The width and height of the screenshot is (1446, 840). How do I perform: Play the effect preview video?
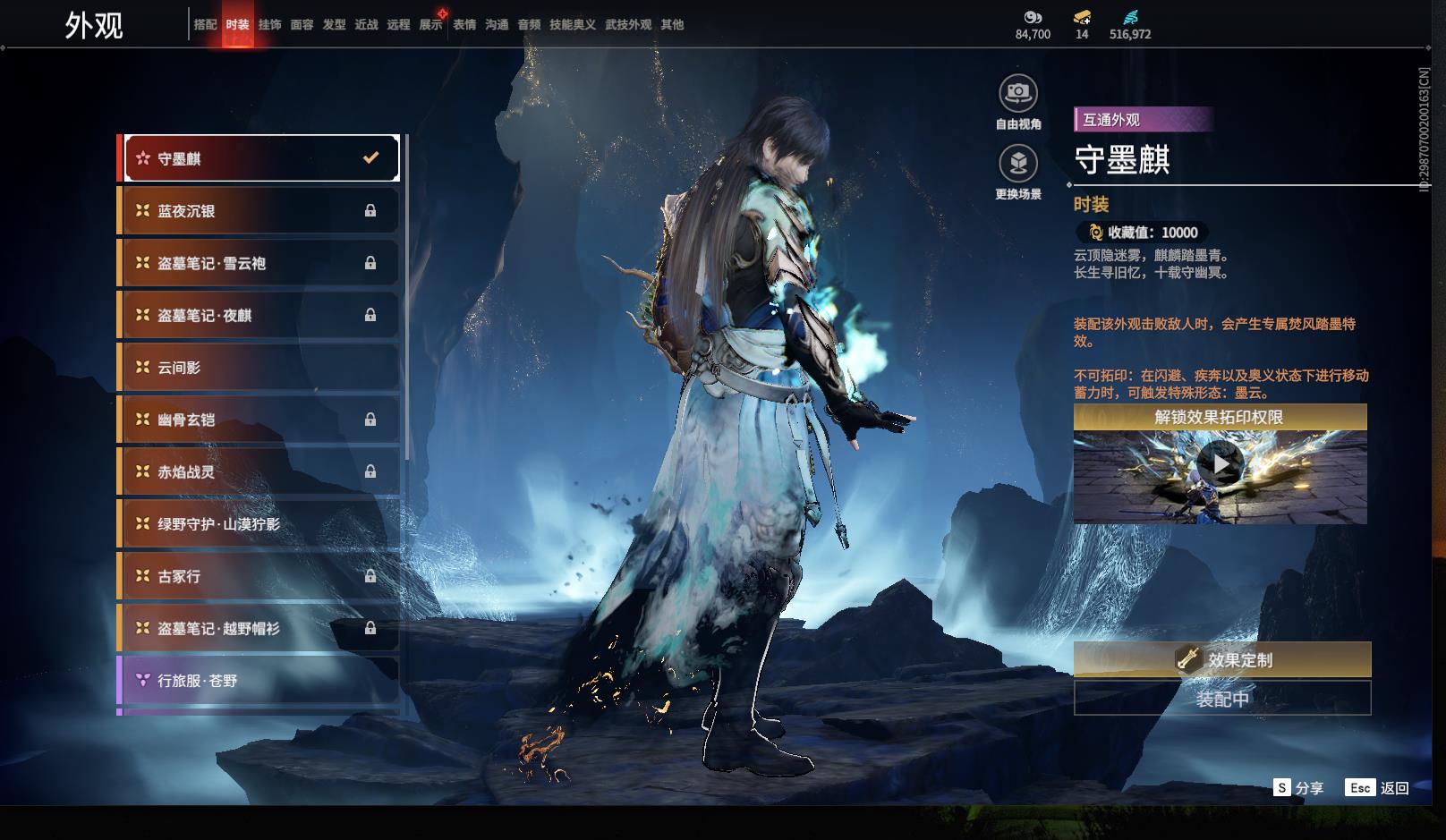click(1220, 464)
